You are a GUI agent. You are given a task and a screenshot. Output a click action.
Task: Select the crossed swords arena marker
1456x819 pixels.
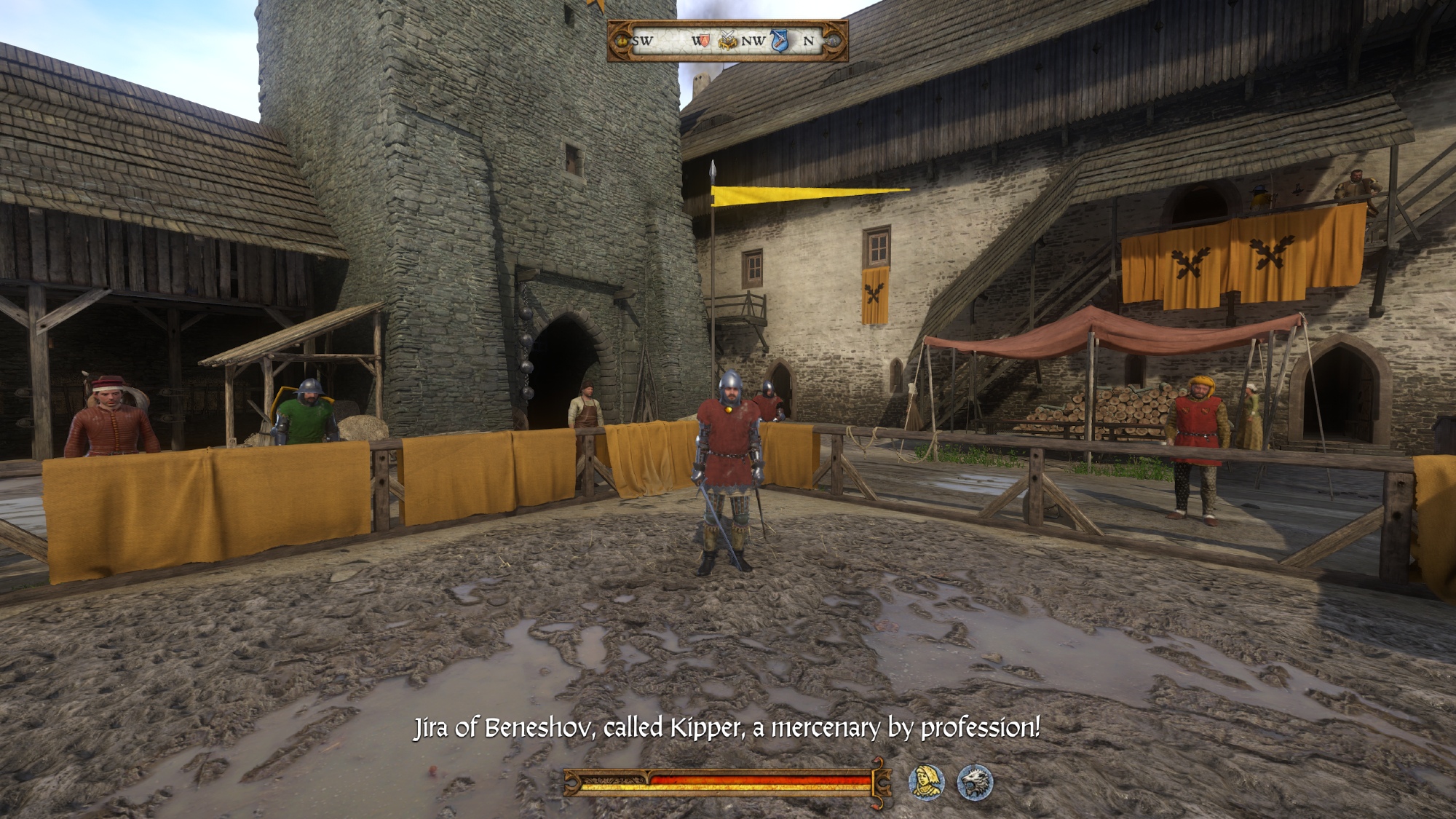727,41
